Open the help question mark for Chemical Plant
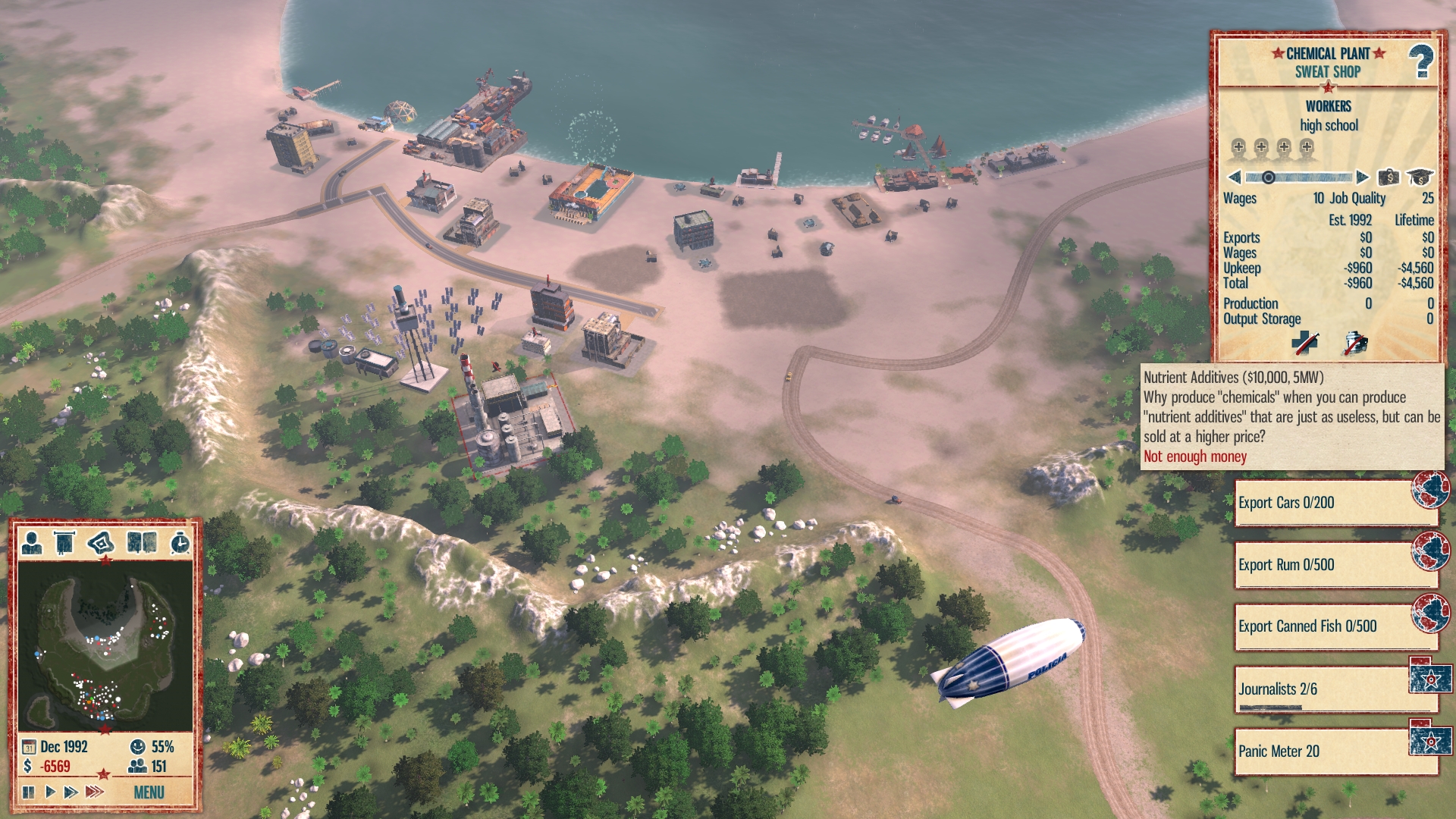Screen dimensions: 1456x819 coord(1421,62)
